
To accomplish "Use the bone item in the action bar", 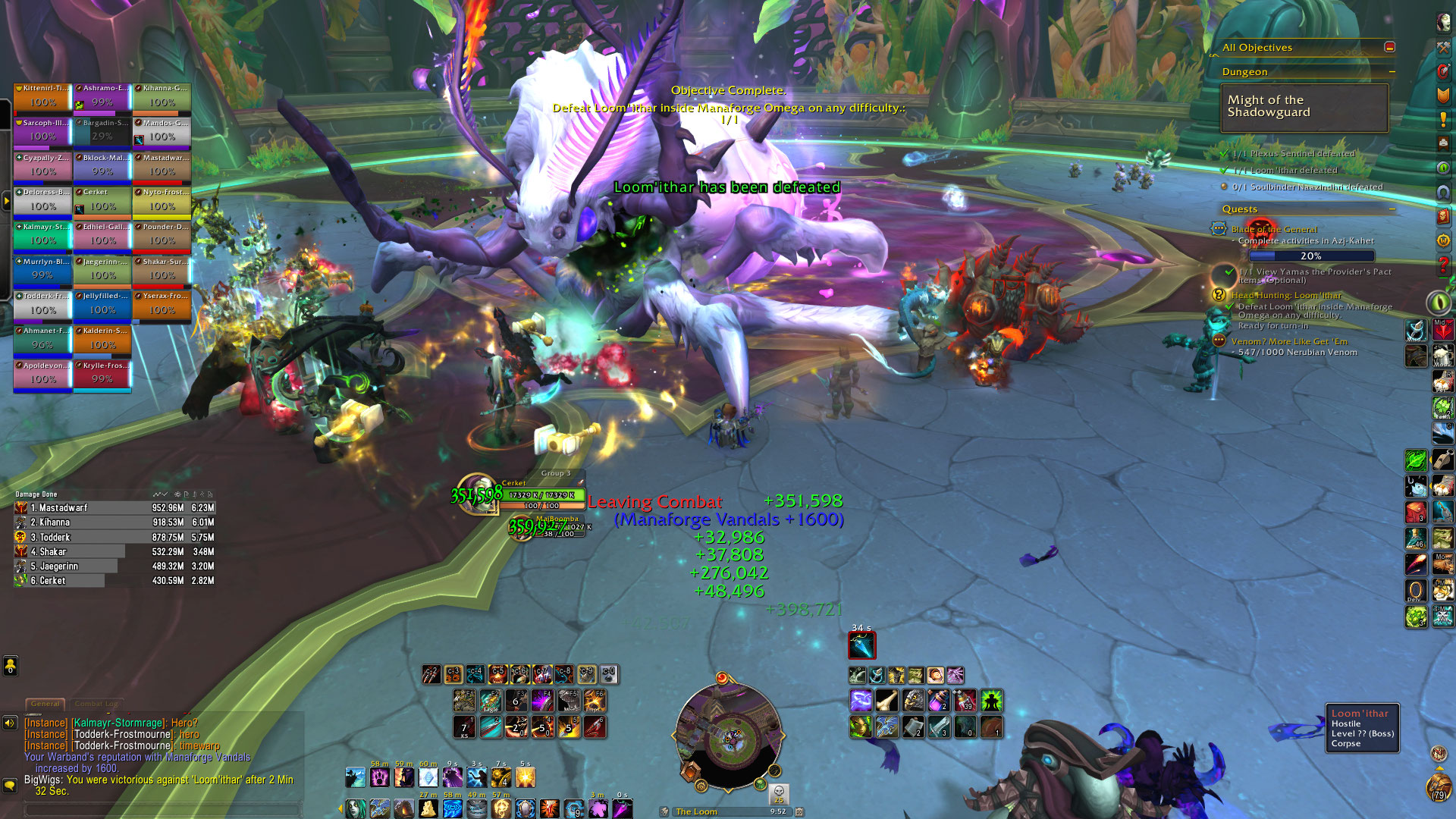I will pyautogui.click(x=886, y=701).
